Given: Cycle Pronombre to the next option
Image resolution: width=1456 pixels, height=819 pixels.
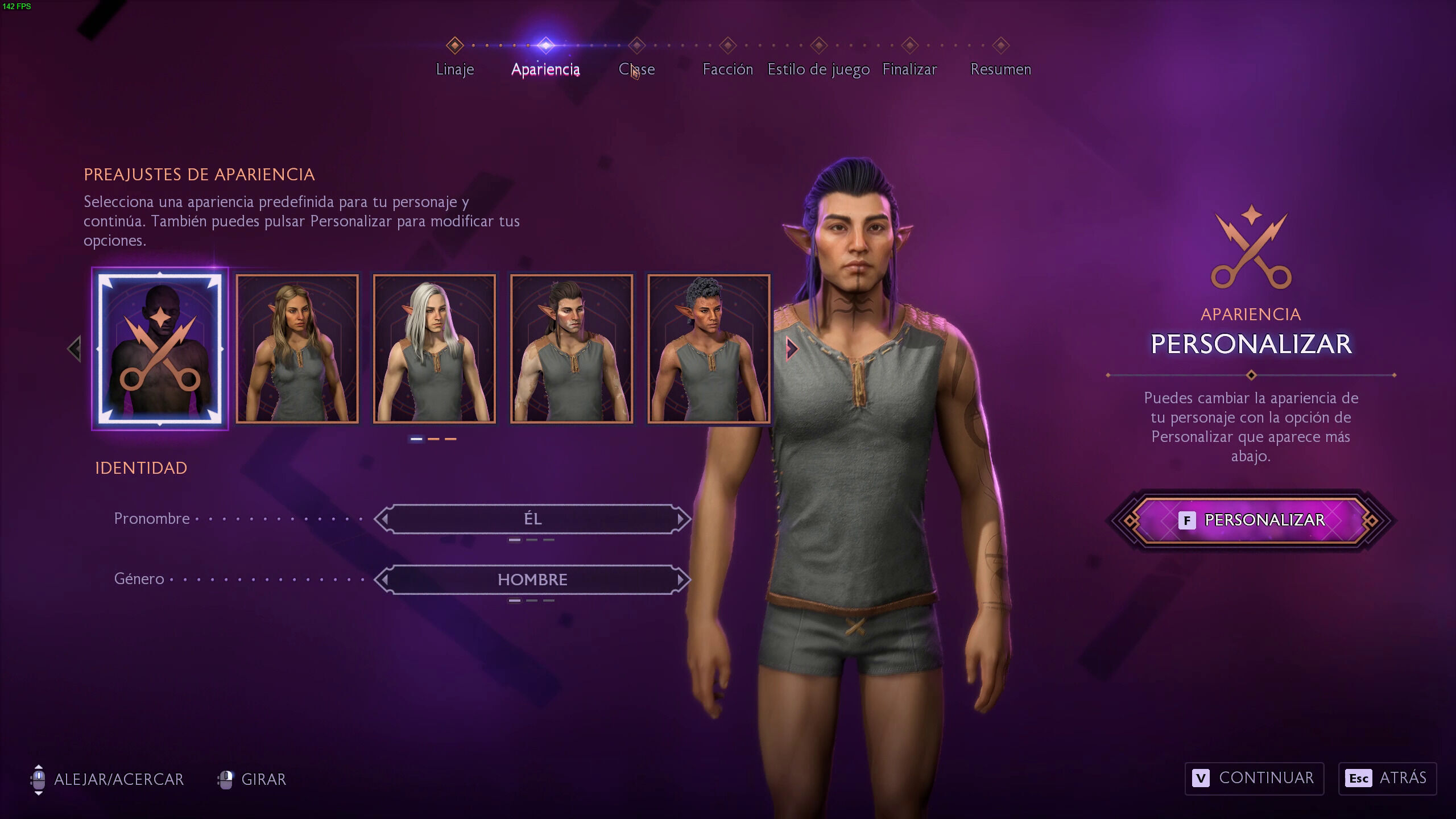Looking at the screenshot, I should pyautogui.click(x=681, y=519).
